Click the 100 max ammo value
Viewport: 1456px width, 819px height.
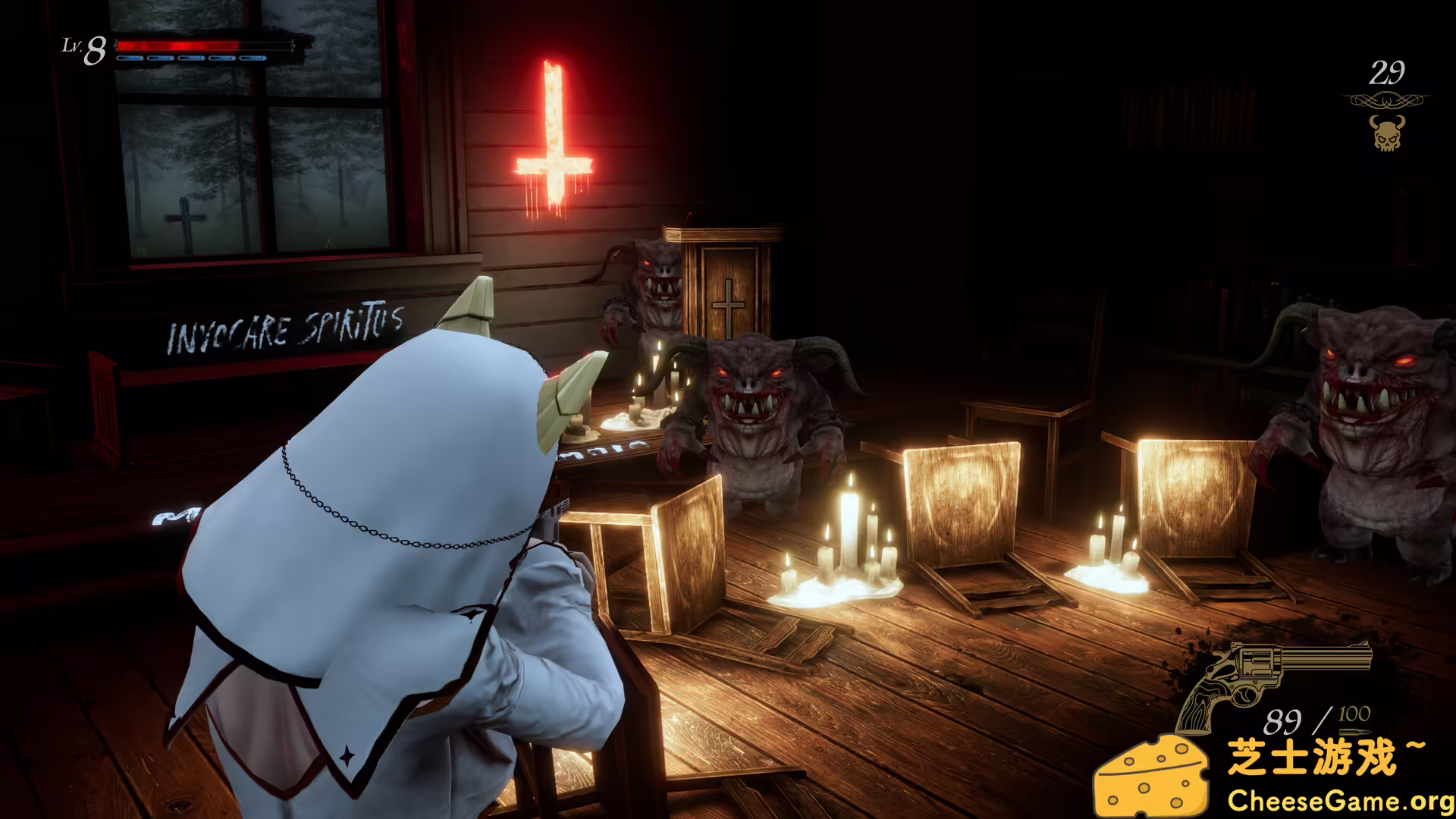(x=1353, y=714)
